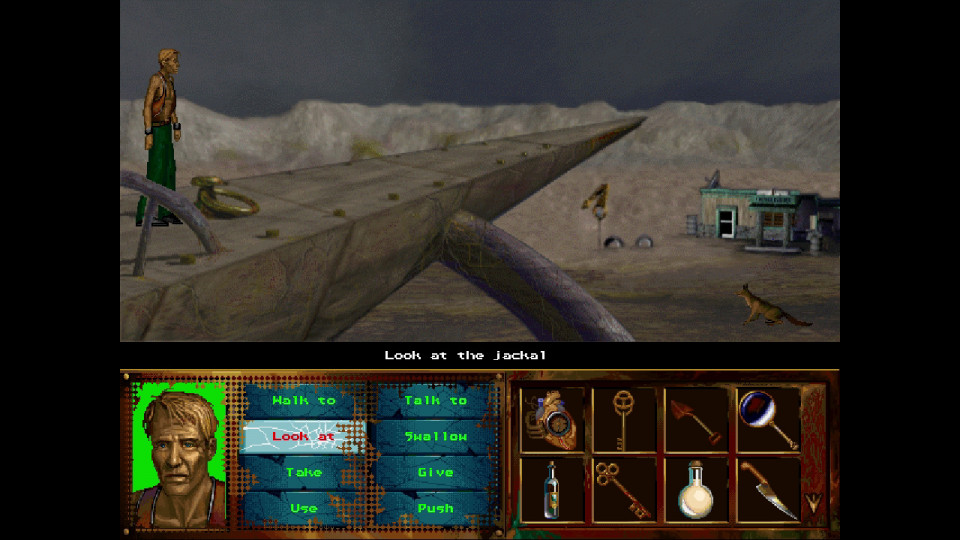Activate the Push command
960x540 pixels.
(x=435, y=508)
